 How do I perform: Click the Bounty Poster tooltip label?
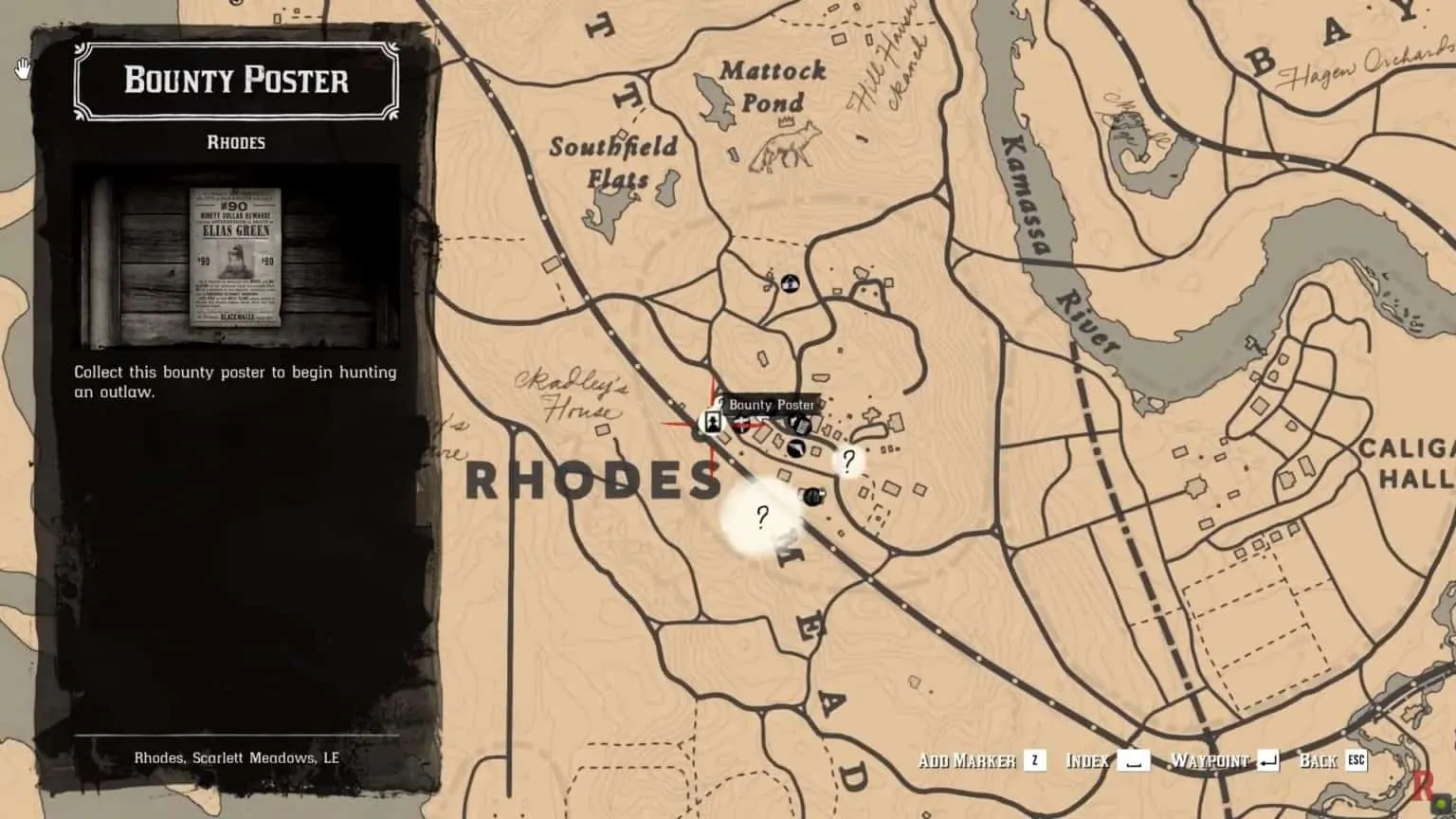click(x=772, y=405)
